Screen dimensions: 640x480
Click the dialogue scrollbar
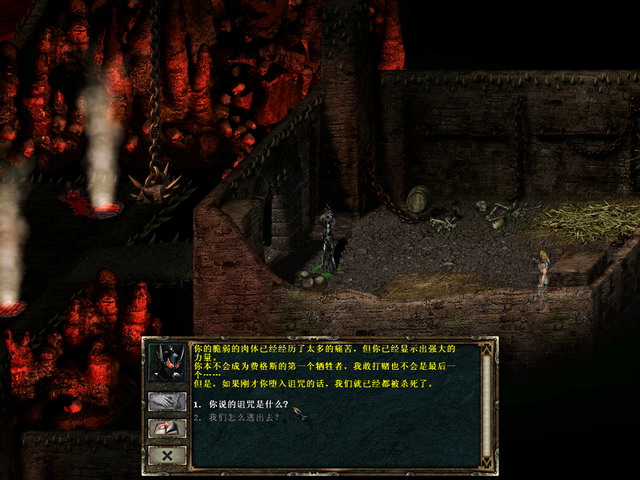[x=487, y=400]
